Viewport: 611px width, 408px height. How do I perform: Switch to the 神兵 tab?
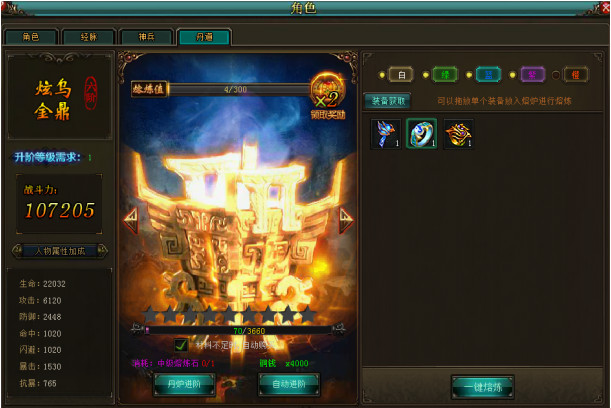[x=146, y=37]
